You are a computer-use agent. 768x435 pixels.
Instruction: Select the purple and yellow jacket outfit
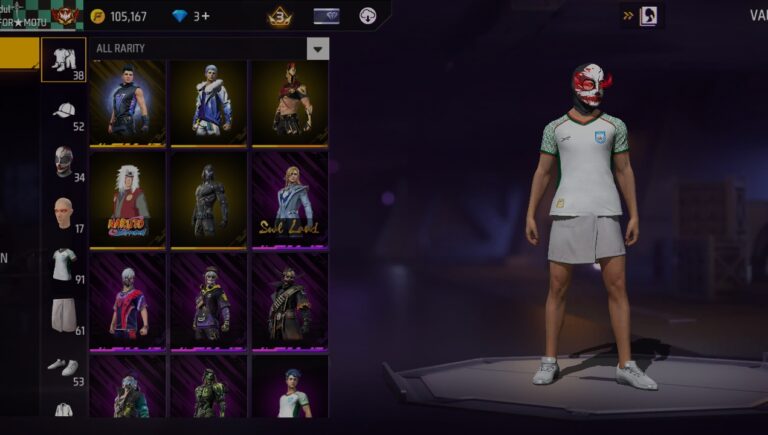point(208,300)
